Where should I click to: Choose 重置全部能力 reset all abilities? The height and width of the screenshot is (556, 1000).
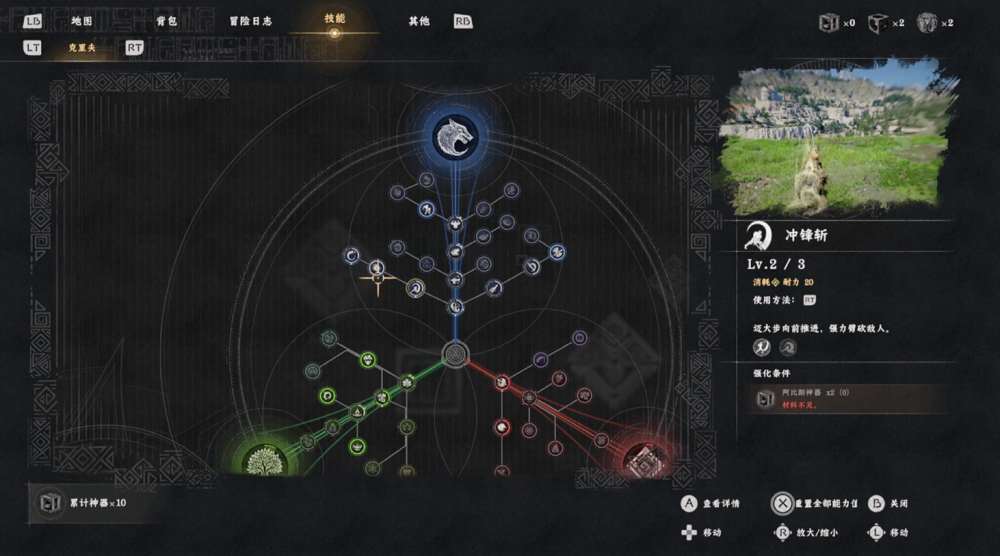[815, 503]
